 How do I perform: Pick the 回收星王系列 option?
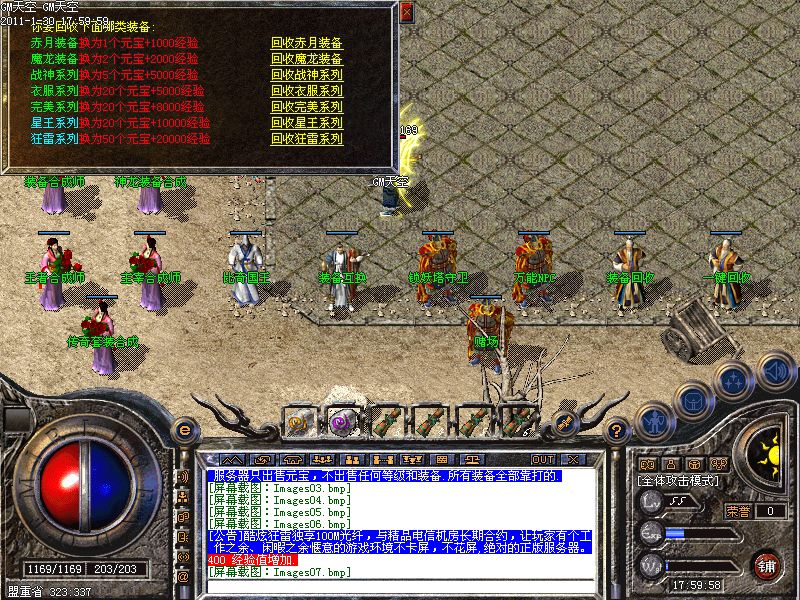tap(306, 123)
